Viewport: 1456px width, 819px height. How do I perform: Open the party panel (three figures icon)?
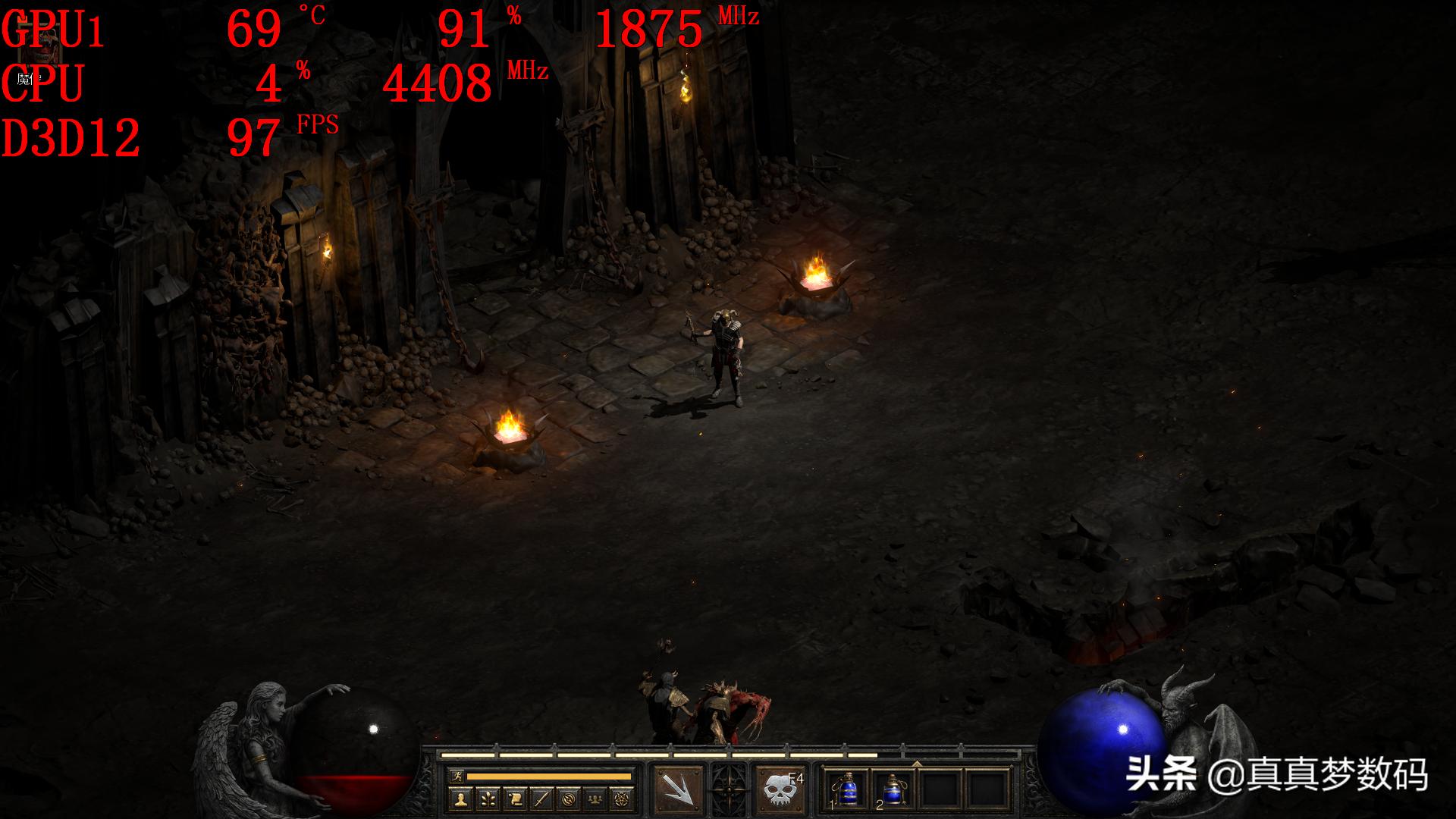click(x=596, y=798)
